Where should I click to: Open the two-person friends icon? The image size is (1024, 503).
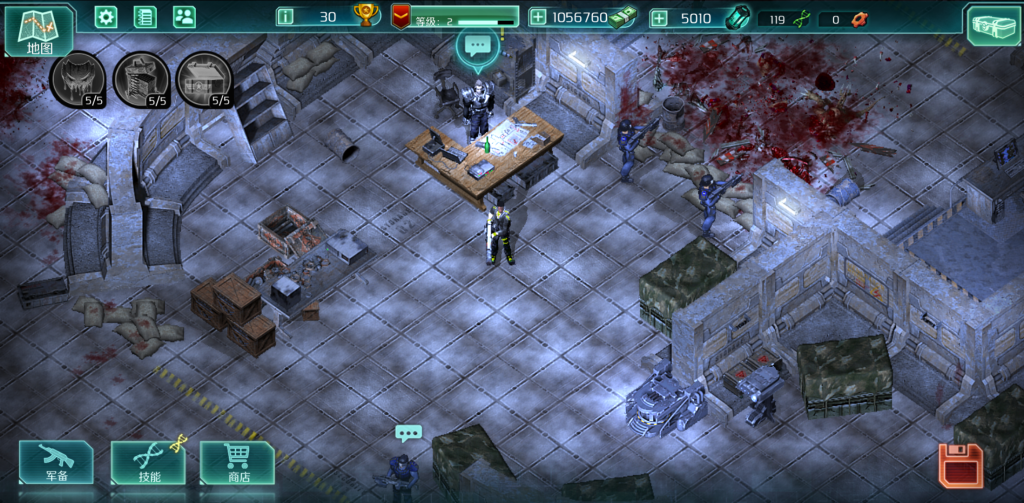[184, 16]
